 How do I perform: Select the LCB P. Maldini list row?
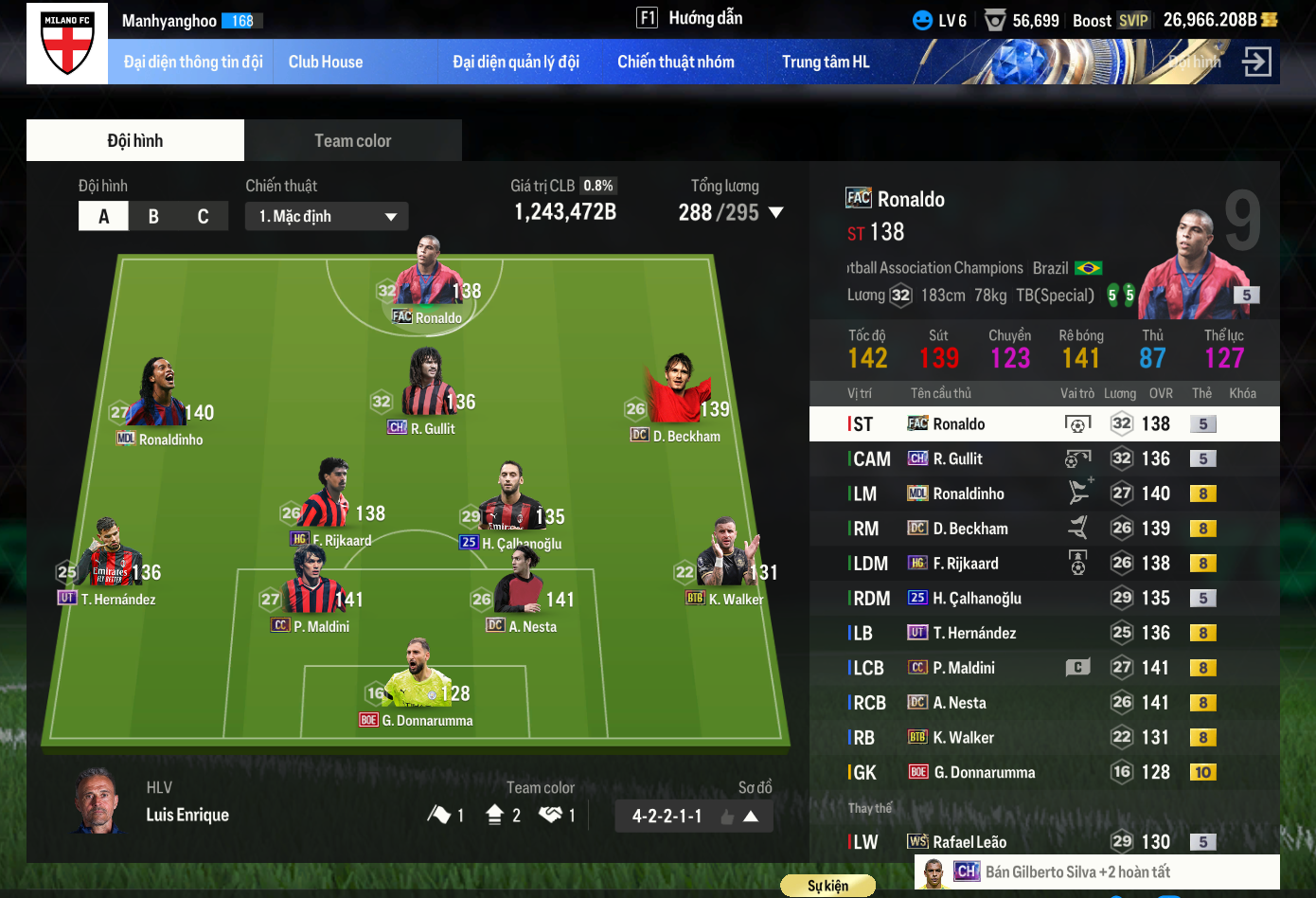1043,668
